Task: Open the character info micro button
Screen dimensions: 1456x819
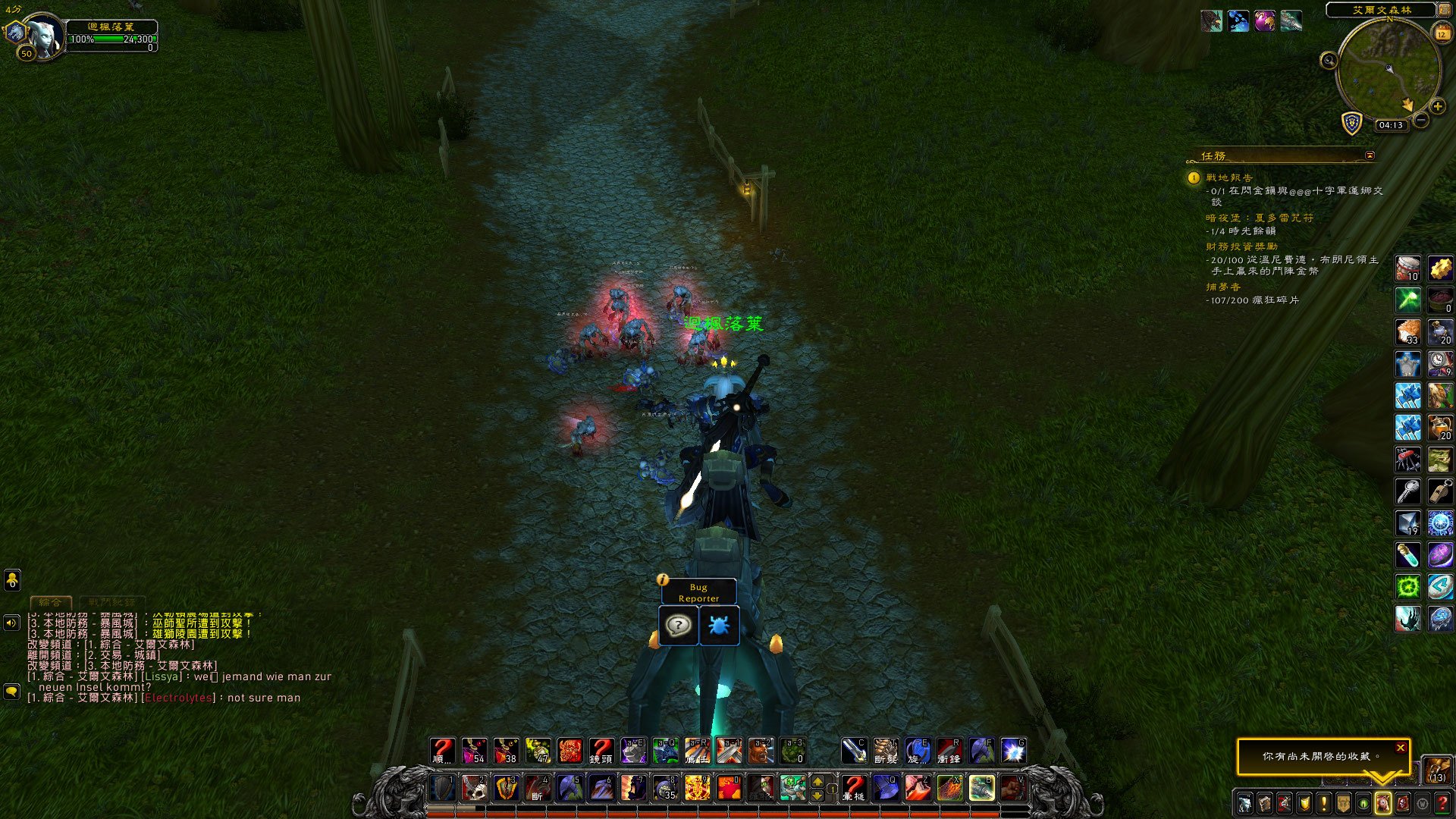Action: (1244, 803)
